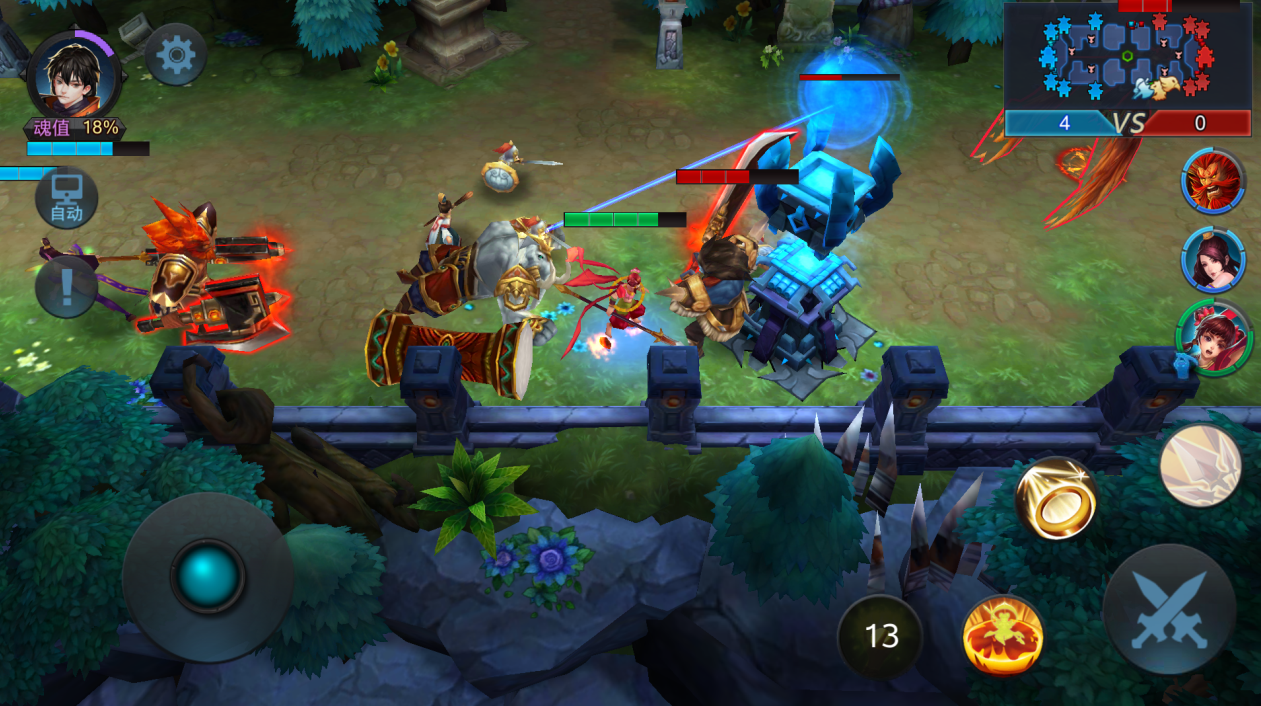Click the minimap
1261x706 pixels.
(x=1127, y=55)
